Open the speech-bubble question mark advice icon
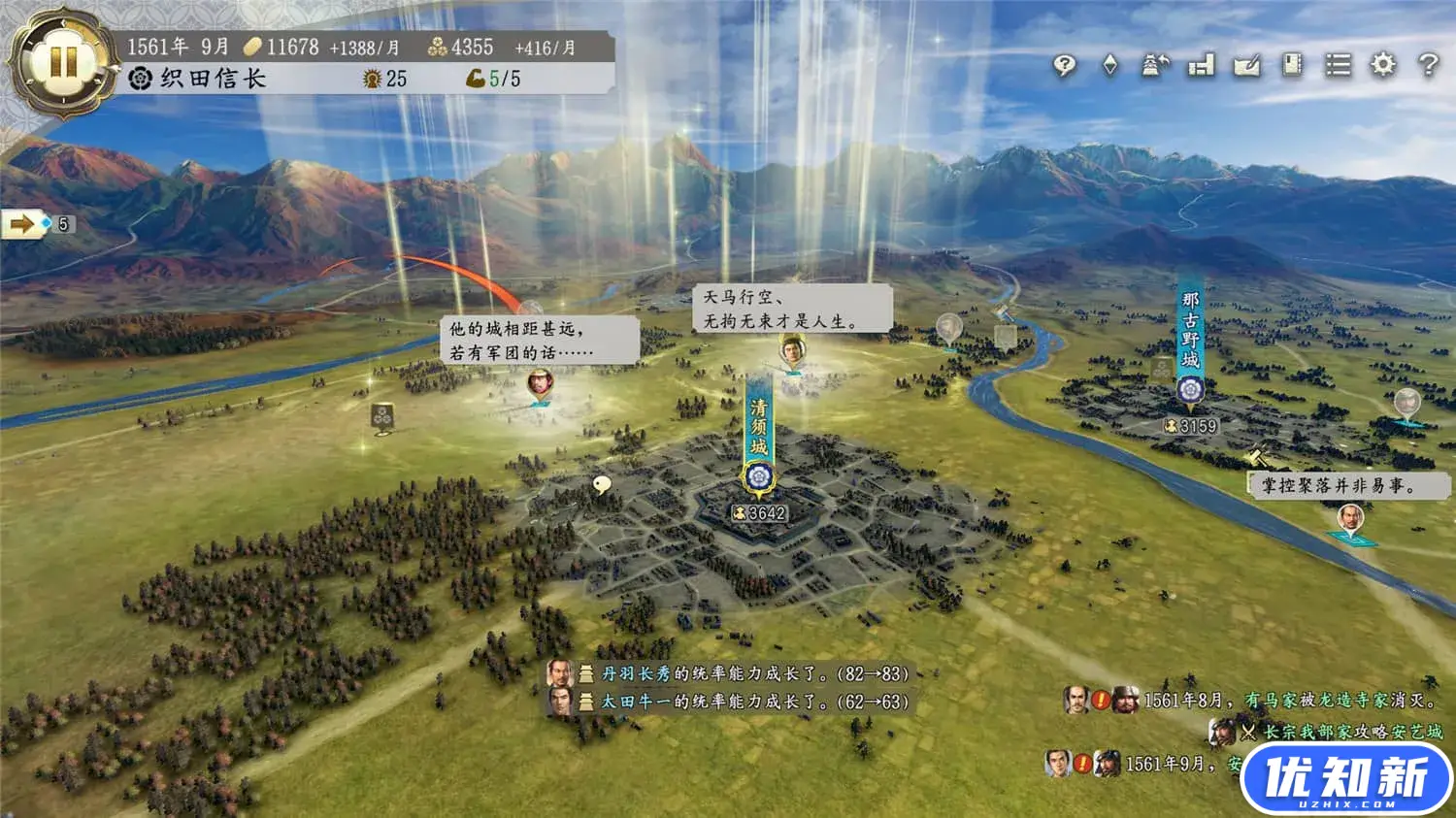Screen dimensions: 1456x818 (1065, 65)
